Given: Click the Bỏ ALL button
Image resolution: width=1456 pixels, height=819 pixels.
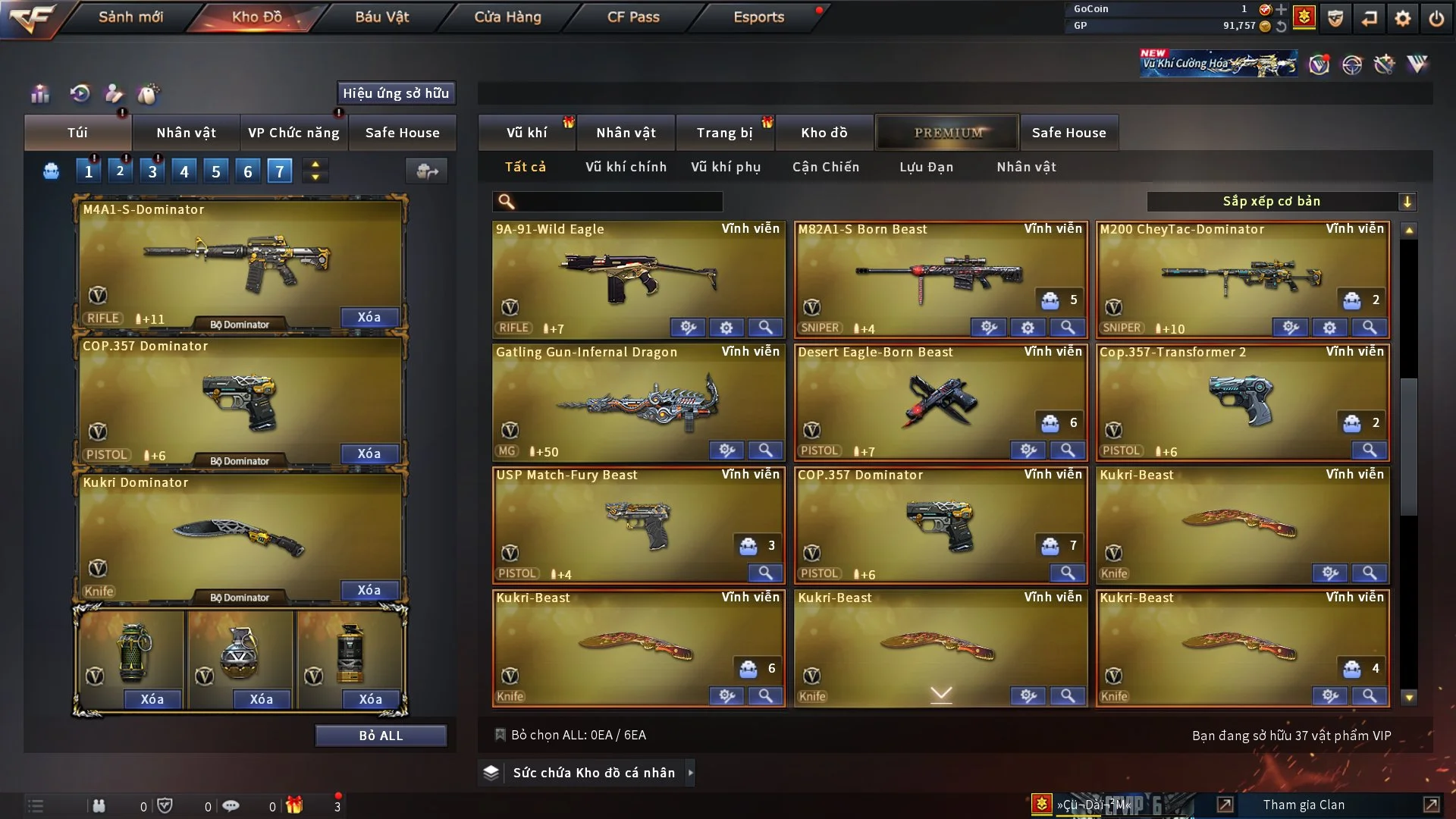Looking at the screenshot, I should (381, 736).
